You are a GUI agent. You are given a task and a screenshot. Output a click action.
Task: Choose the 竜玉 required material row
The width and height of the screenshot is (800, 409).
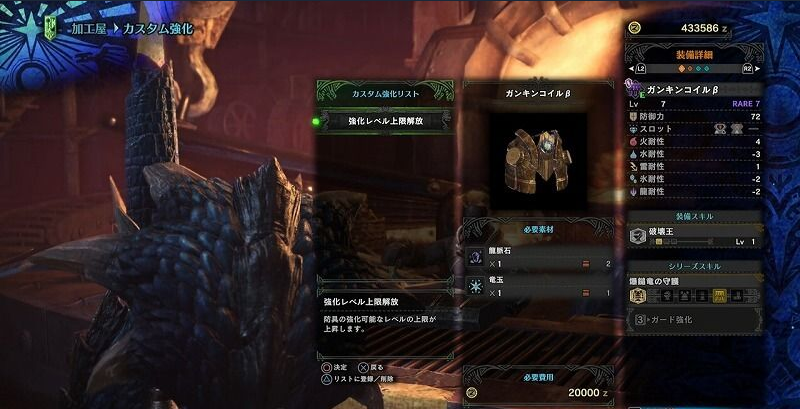click(x=538, y=287)
